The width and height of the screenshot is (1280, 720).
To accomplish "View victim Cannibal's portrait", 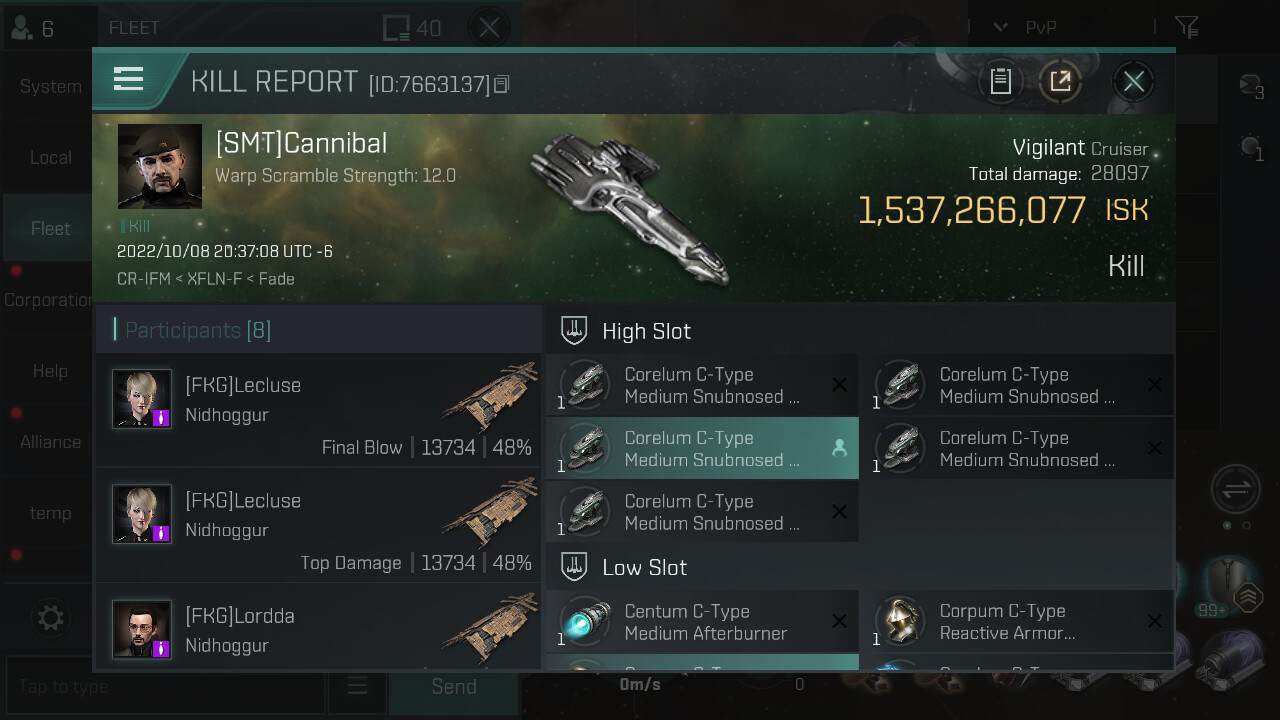I will point(160,166).
